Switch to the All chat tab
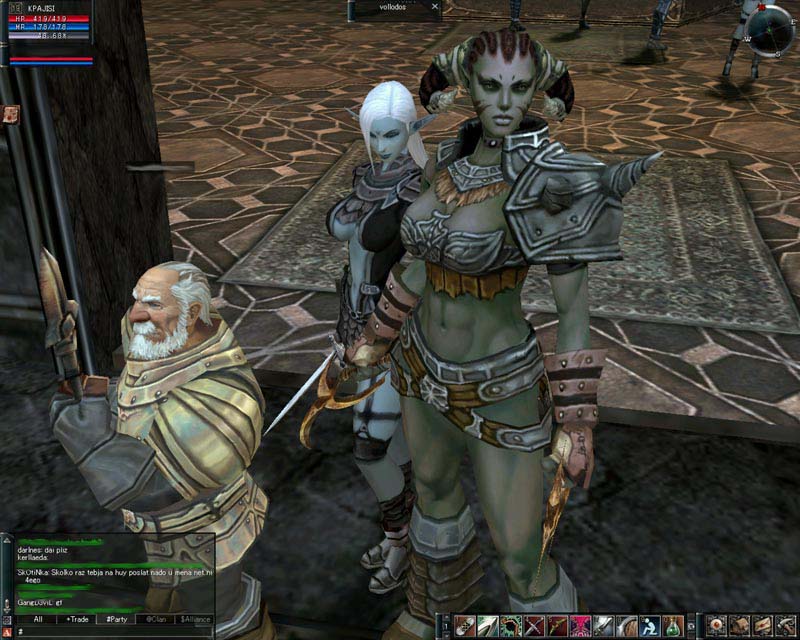800x640 pixels. coord(37,619)
